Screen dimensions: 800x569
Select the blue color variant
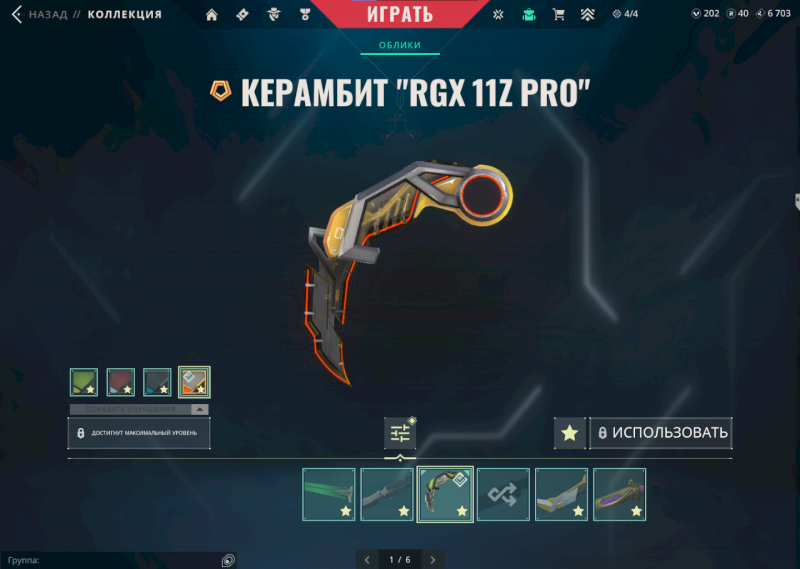tap(157, 382)
